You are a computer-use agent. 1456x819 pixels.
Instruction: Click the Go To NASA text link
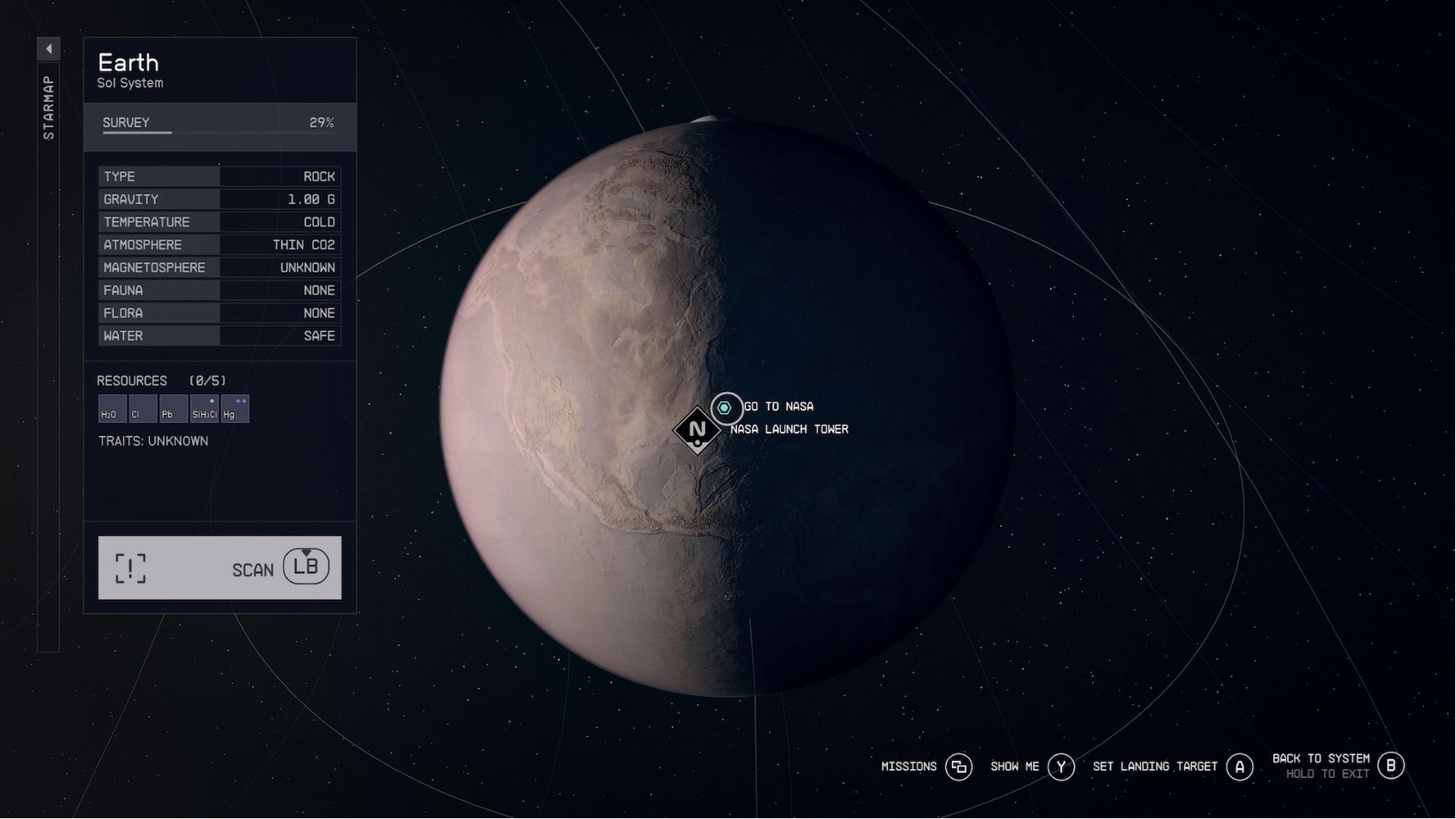[778, 407]
